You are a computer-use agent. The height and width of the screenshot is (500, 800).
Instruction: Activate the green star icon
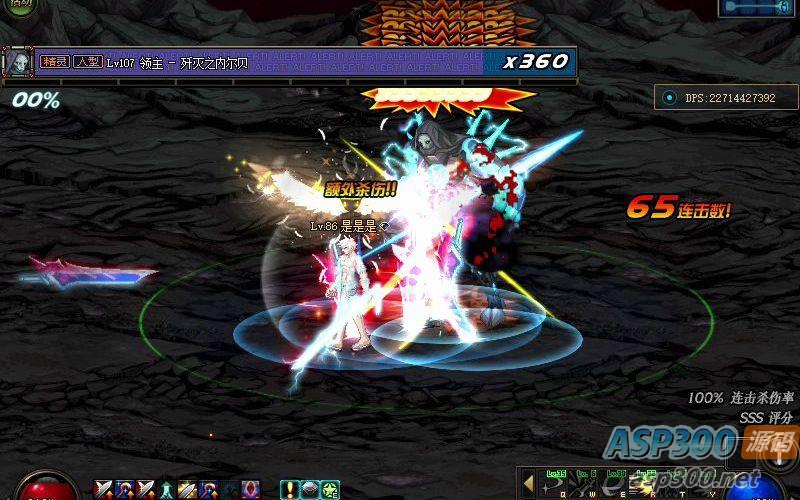328,490
